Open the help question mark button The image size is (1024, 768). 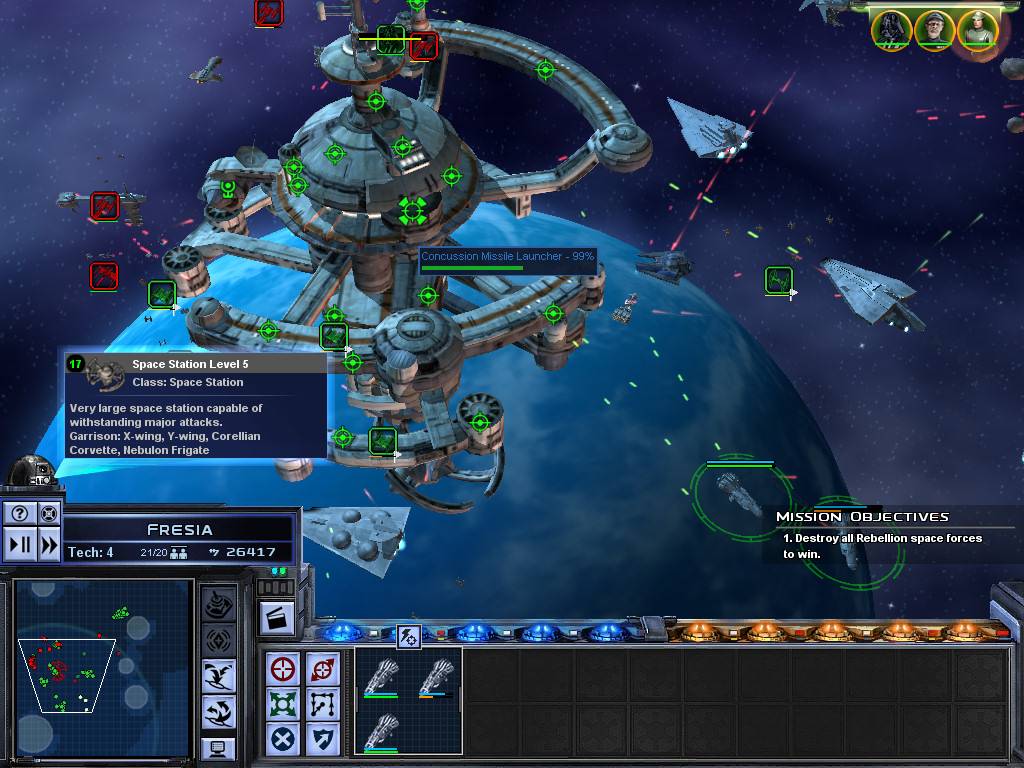pyautogui.click(x=20, y=514)
